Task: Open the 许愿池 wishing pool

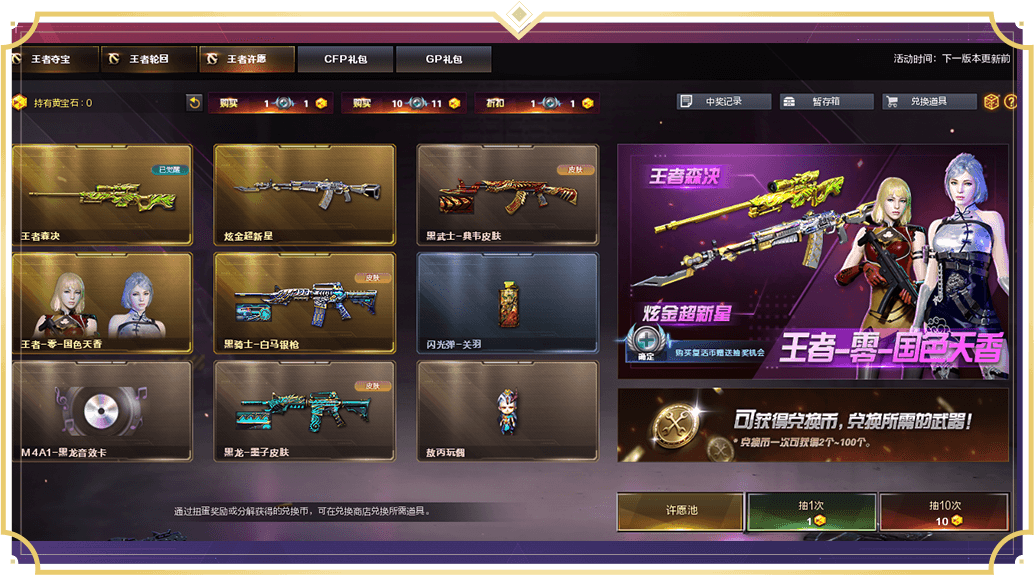Action: click(680, 511)
